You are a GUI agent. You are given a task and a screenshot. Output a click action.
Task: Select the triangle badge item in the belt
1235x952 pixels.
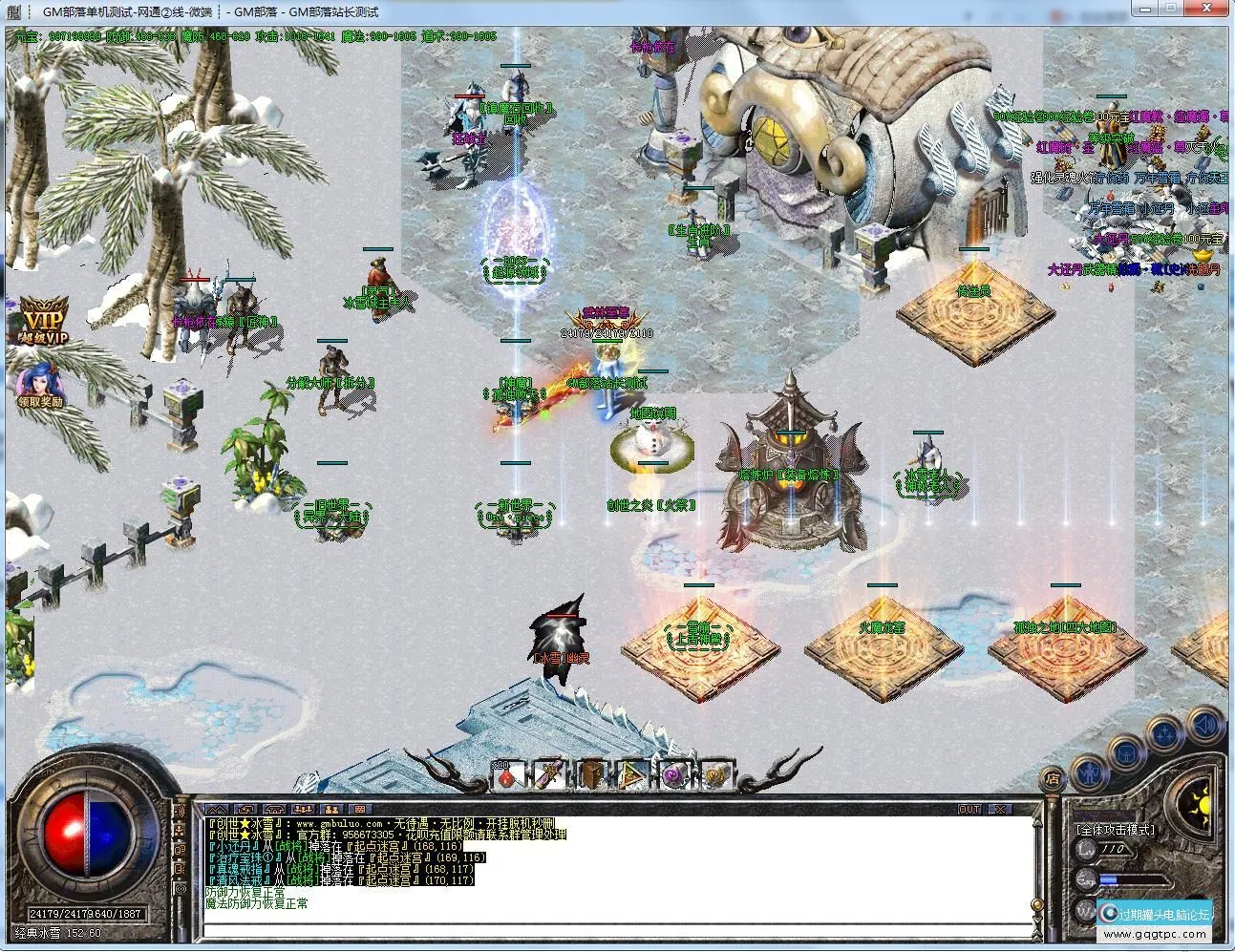click(632, 778)
